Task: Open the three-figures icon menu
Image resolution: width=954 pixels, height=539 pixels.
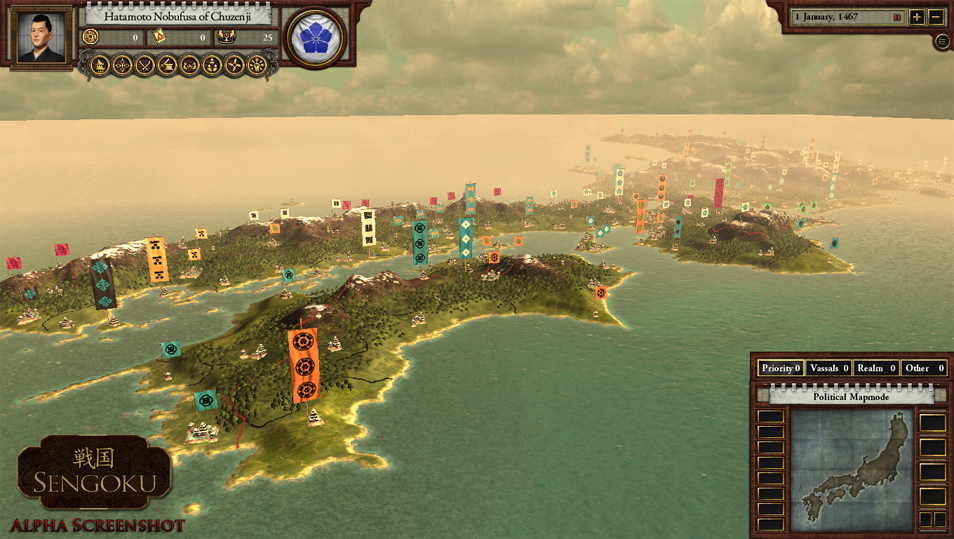Action: click(x=212, y=66)
